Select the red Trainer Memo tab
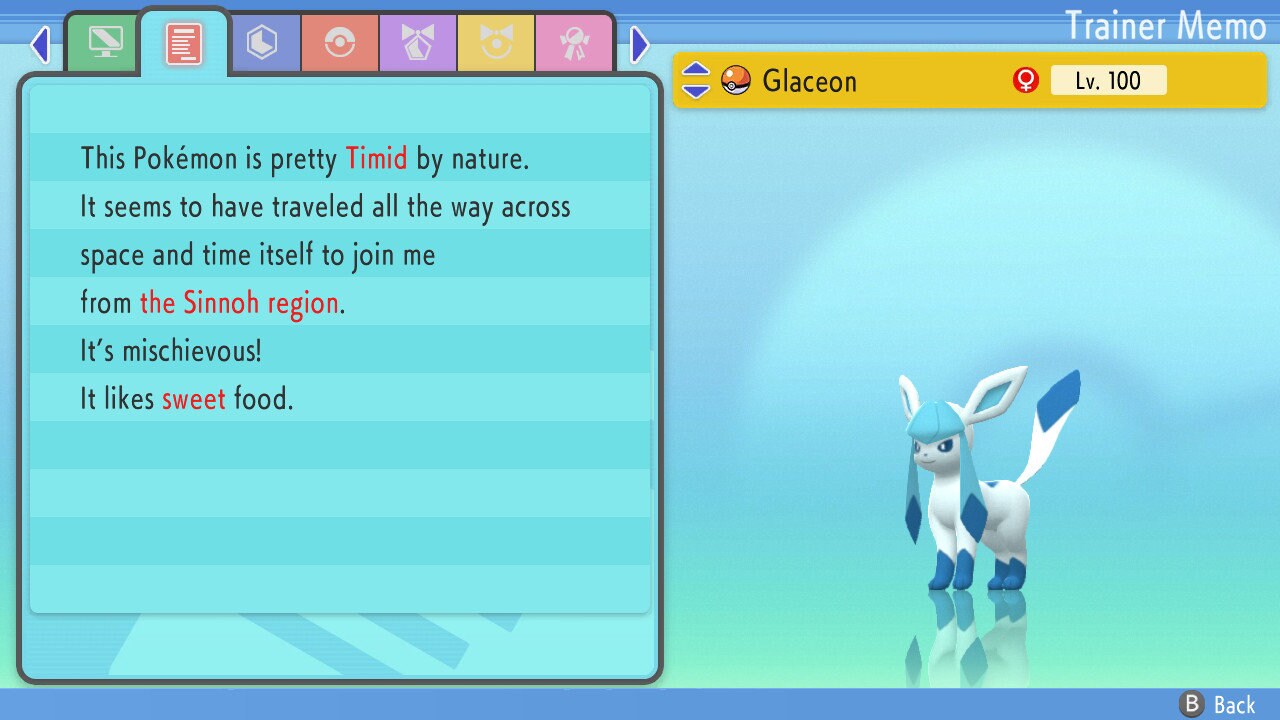This screenshot has height=720, width=1280. [183, 44]
